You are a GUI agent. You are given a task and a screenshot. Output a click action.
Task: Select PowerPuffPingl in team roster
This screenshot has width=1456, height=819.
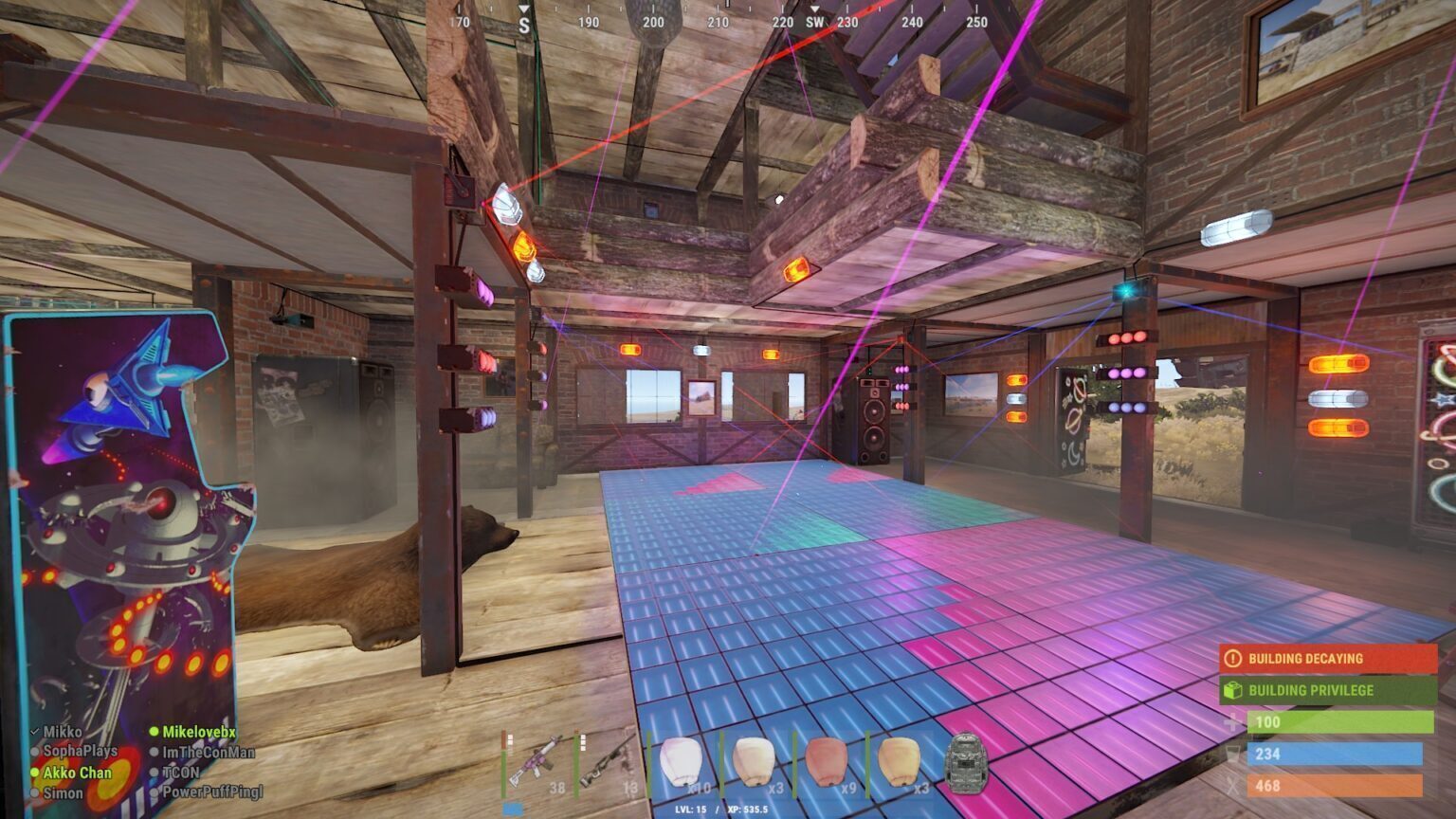[x=211, y=792]
